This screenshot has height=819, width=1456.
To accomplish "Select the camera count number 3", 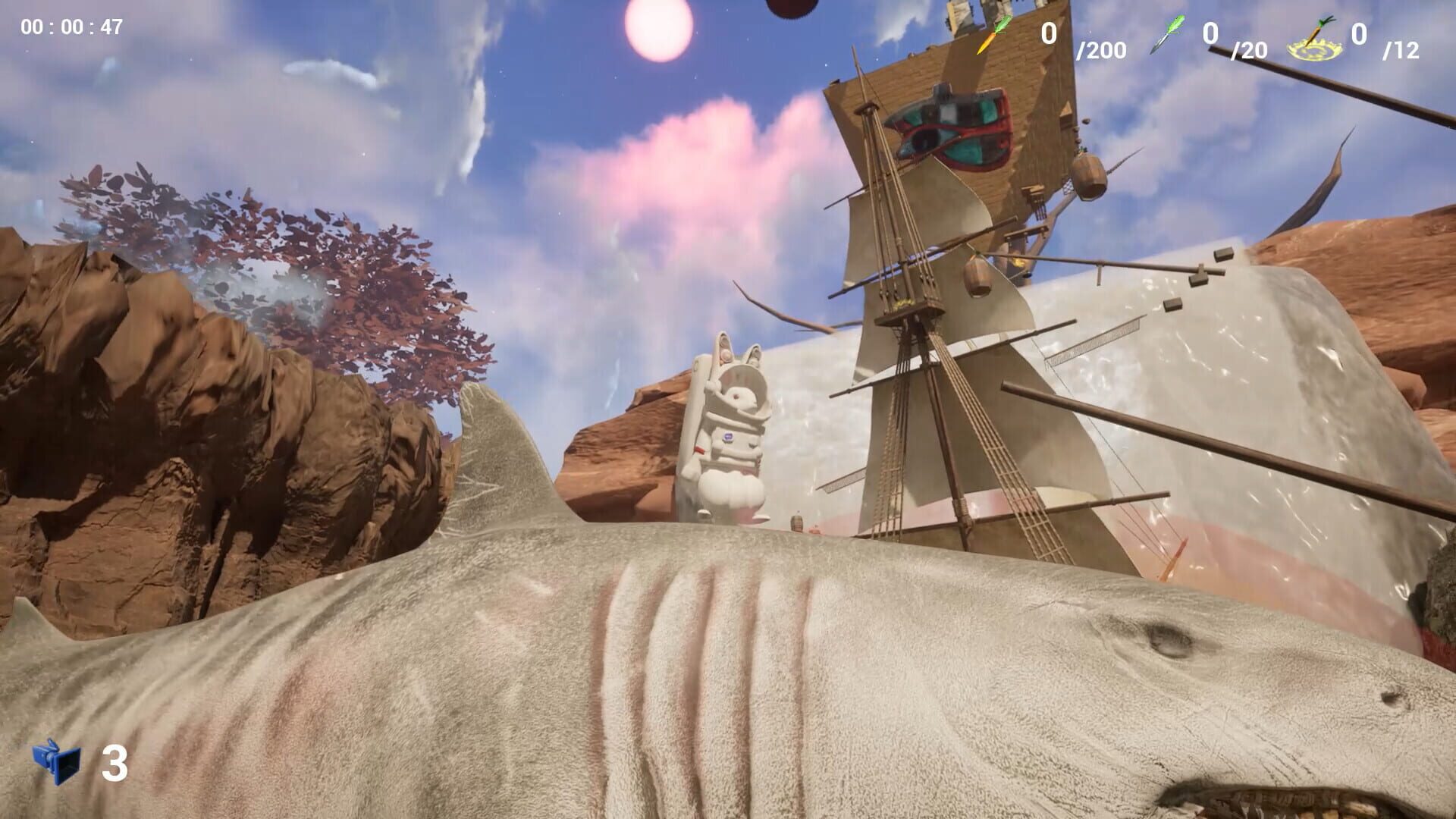I will pos(115,762).
